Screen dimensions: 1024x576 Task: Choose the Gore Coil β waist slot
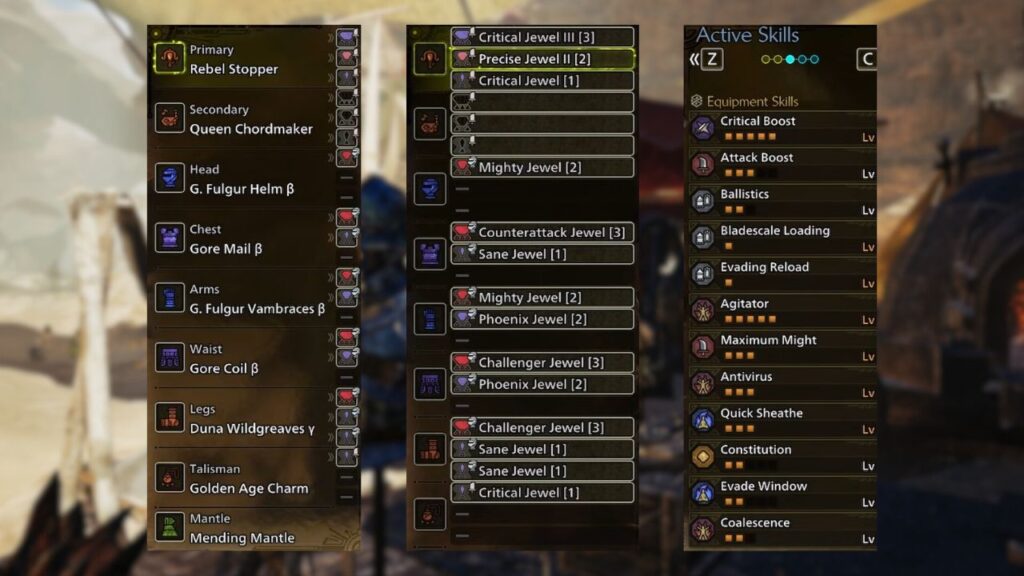pos(240,359)
